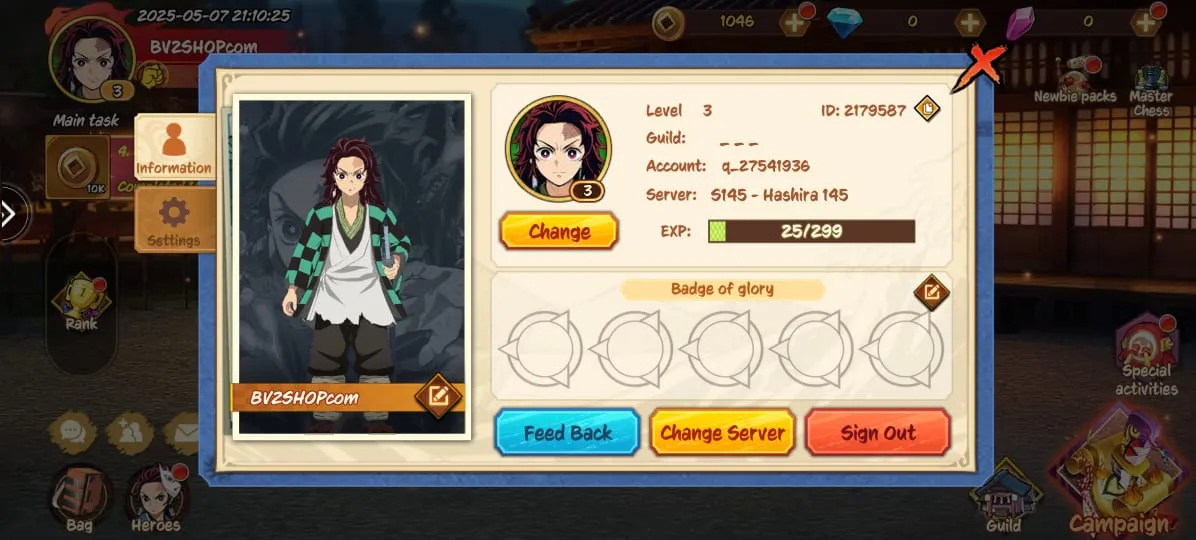Add more blue diamonds

point(969,22)
